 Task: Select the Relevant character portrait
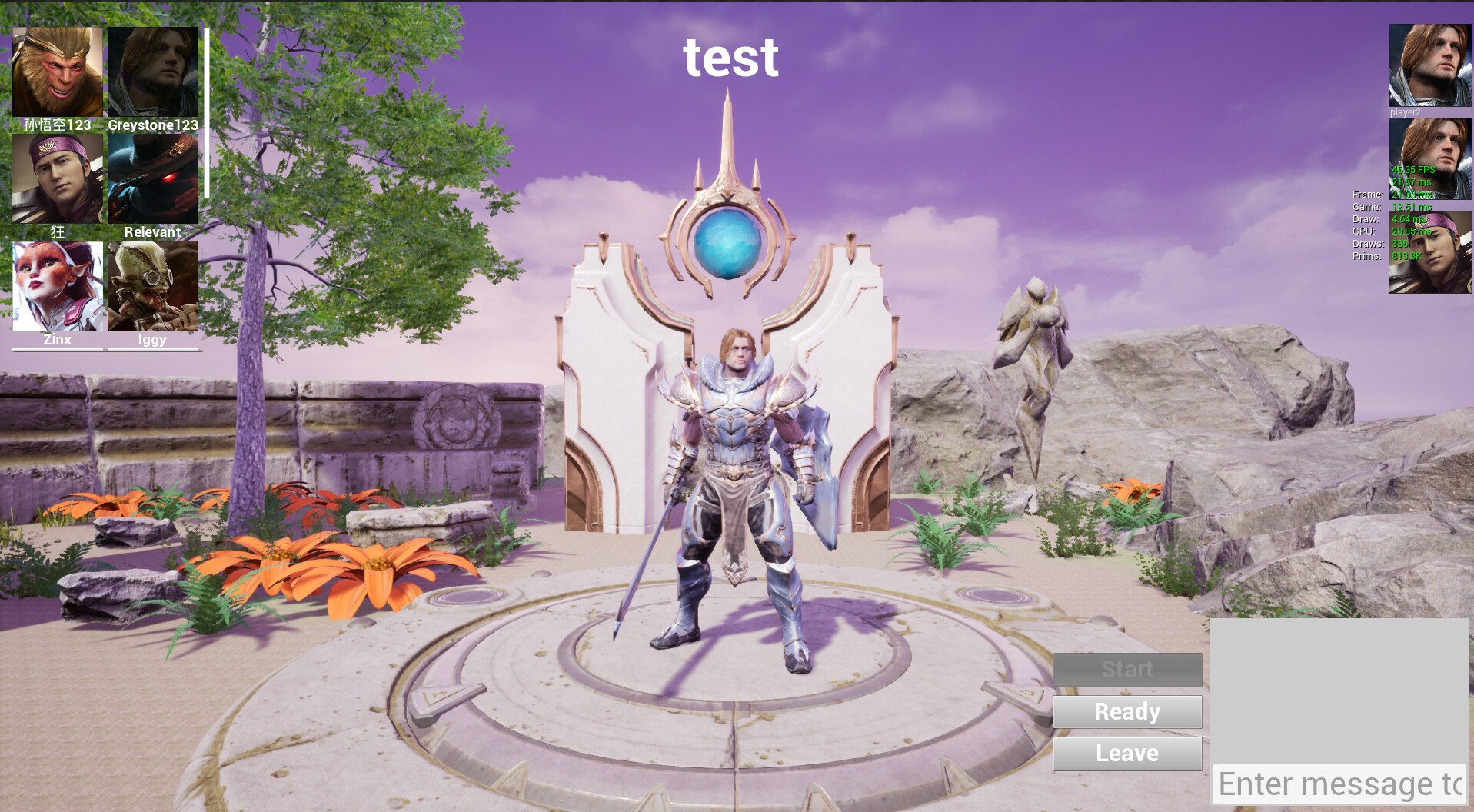click(x=152, y=177)
